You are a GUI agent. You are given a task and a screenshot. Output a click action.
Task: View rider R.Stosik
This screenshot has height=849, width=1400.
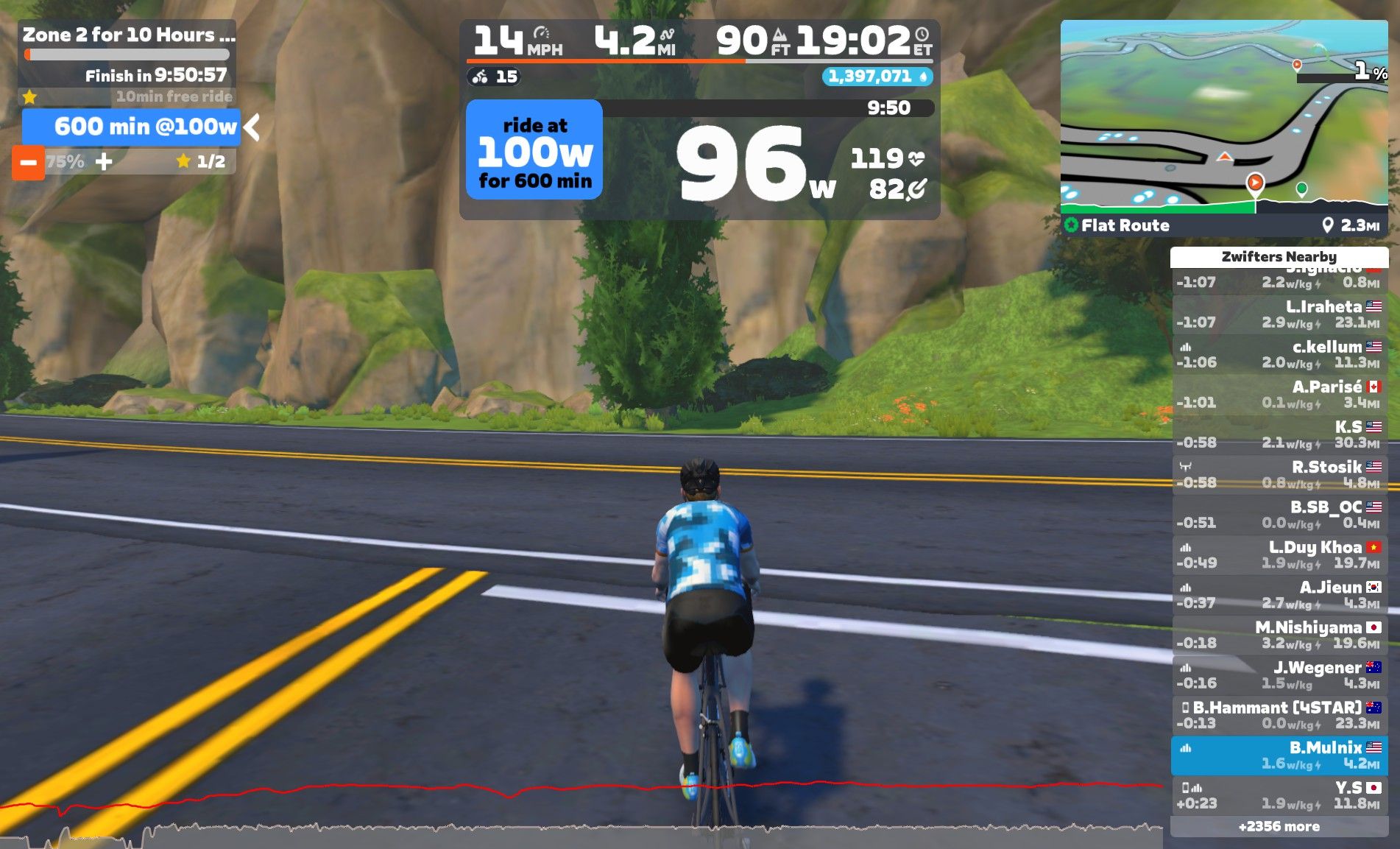[1279, 475]
